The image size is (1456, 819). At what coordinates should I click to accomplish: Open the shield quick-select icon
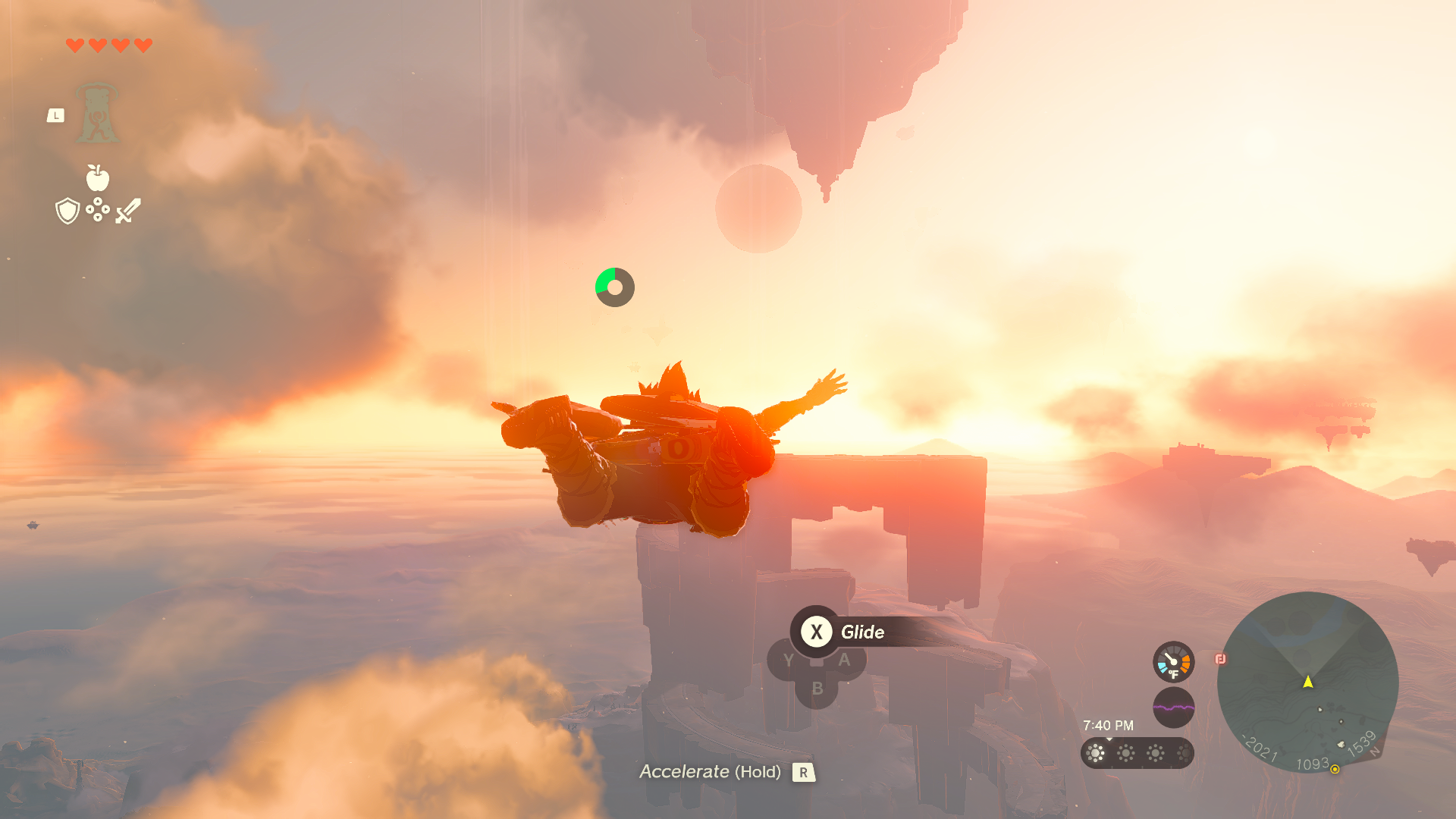point(67,211)
